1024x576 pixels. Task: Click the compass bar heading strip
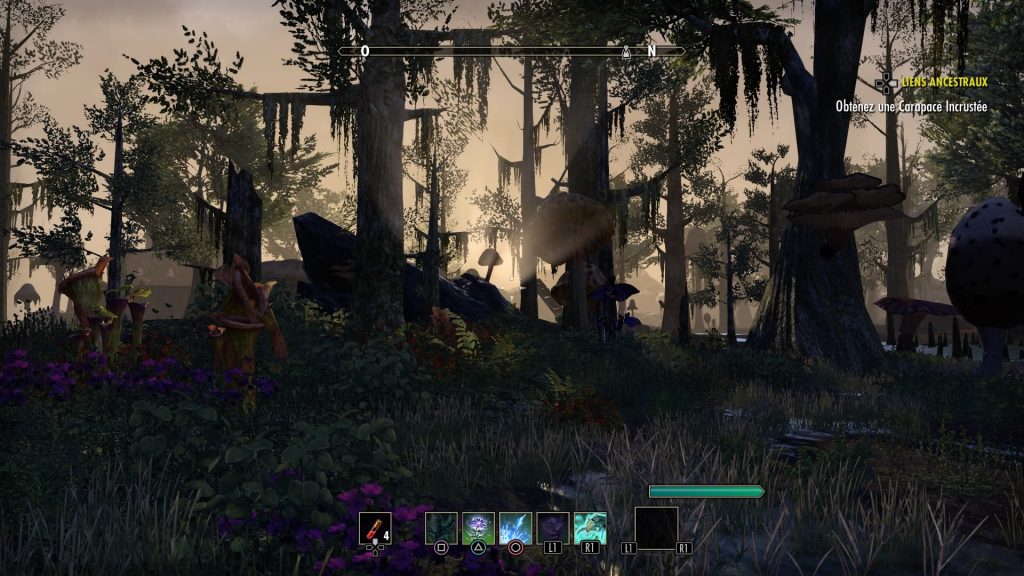pos(511,50)
